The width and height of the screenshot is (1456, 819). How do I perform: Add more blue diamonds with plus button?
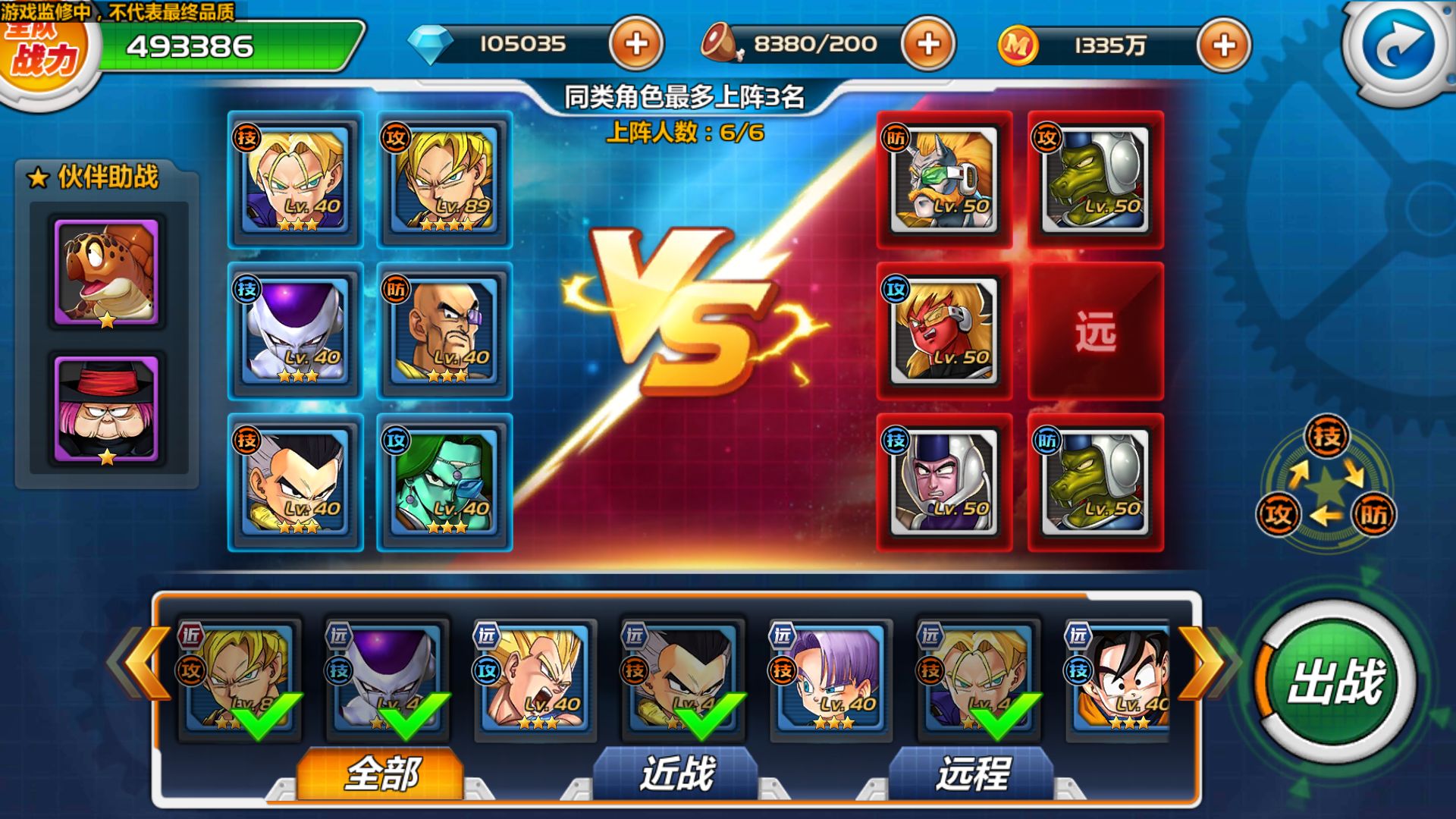pos(635,44)
